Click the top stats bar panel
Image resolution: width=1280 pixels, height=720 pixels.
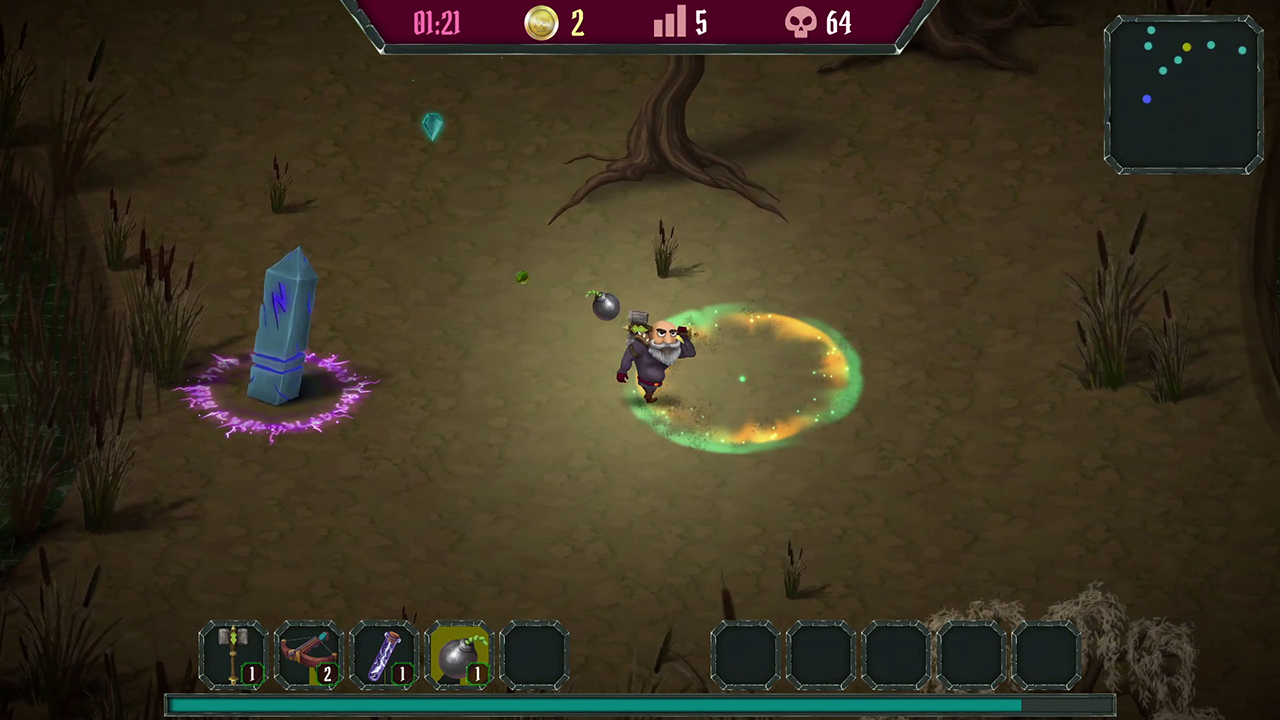coord(640,23)
